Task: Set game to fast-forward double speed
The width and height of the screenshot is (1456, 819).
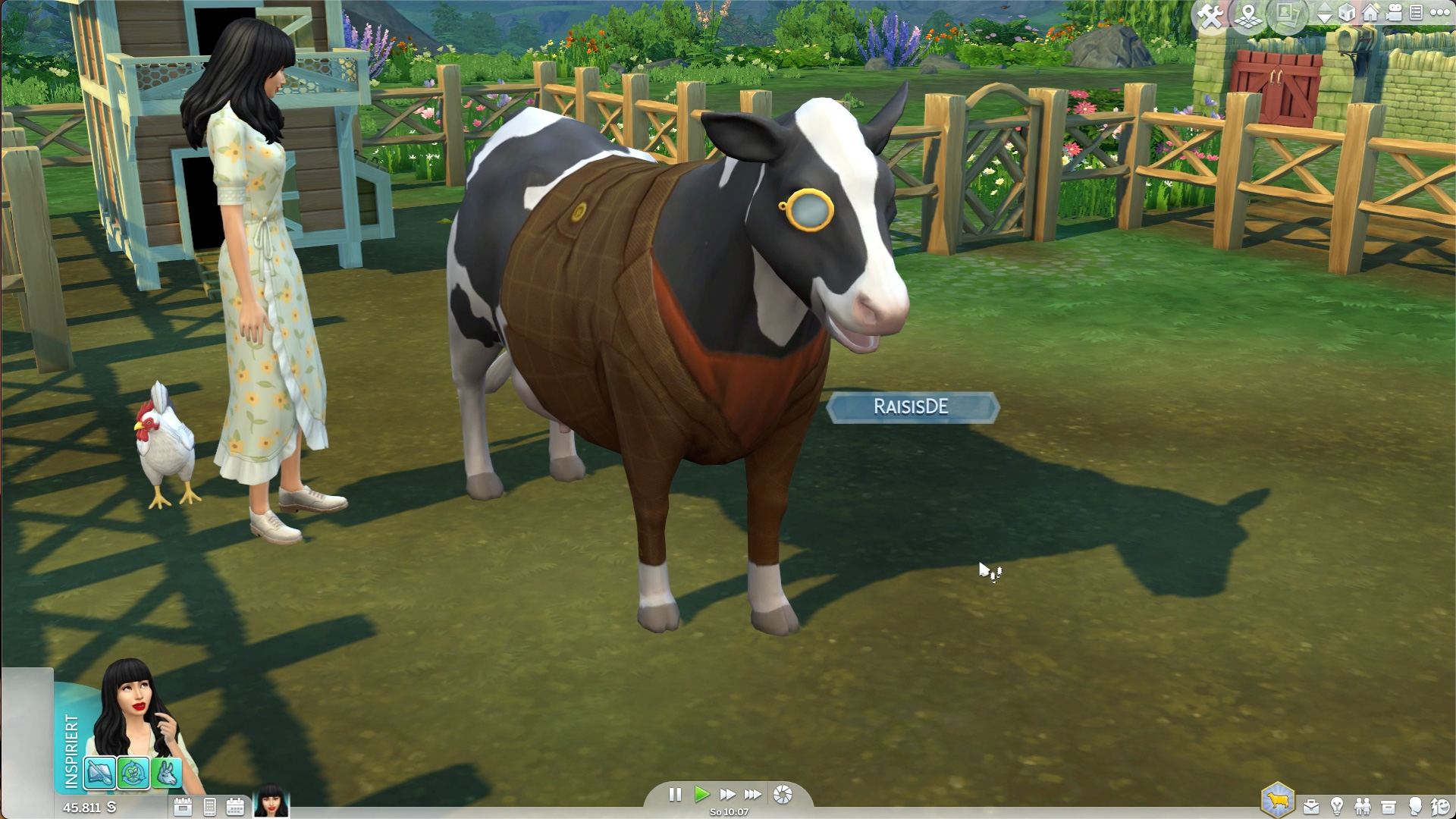Action: coord(727,794)
